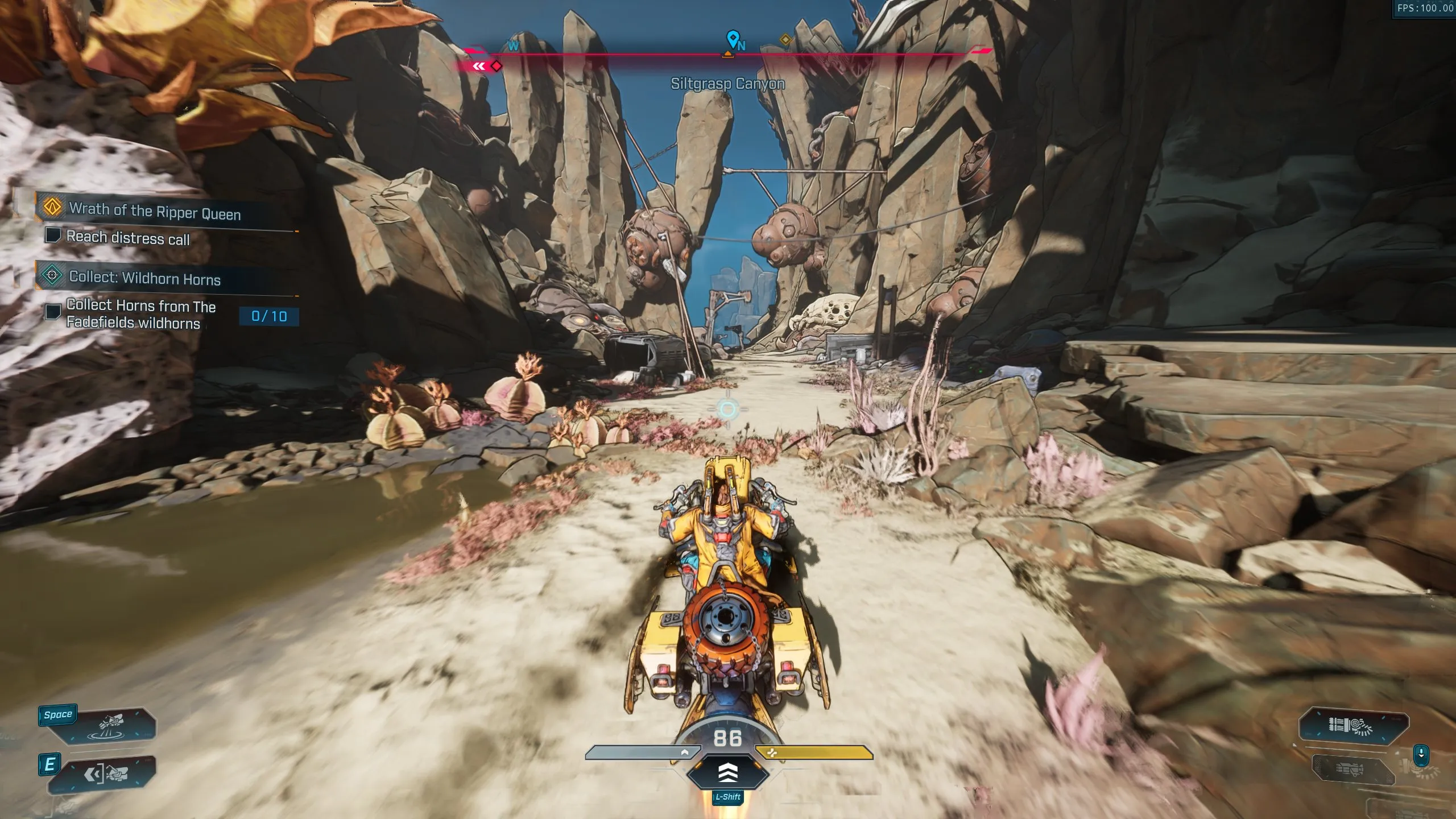The width and height of the screenshot is (1456, 819).
Task: Check the Reach distress call objective box
Action: 54,235
